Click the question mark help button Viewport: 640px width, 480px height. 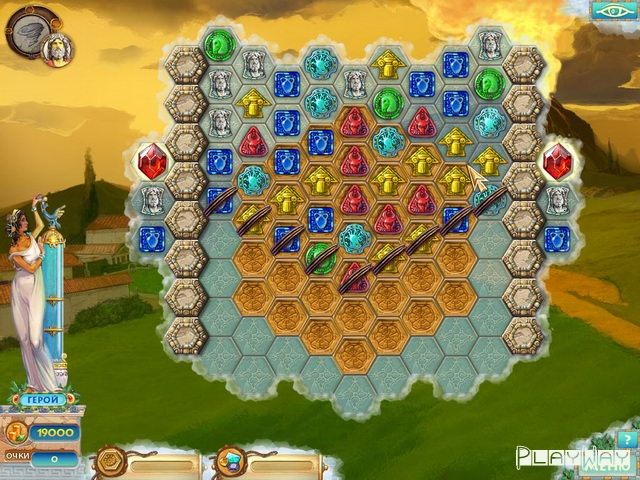tap(627, 440)
